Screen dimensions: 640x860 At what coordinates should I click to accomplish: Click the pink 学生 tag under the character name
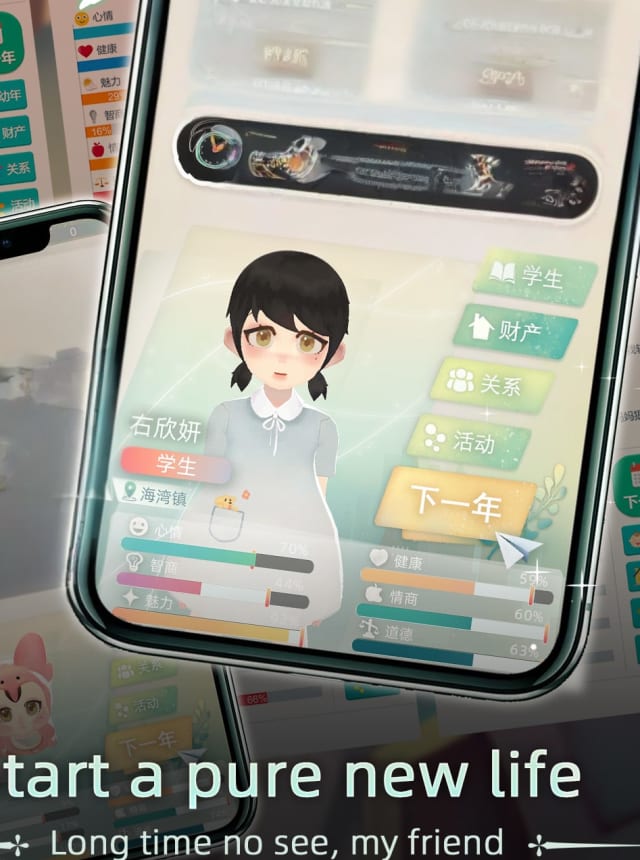click(x=176, y=464)
